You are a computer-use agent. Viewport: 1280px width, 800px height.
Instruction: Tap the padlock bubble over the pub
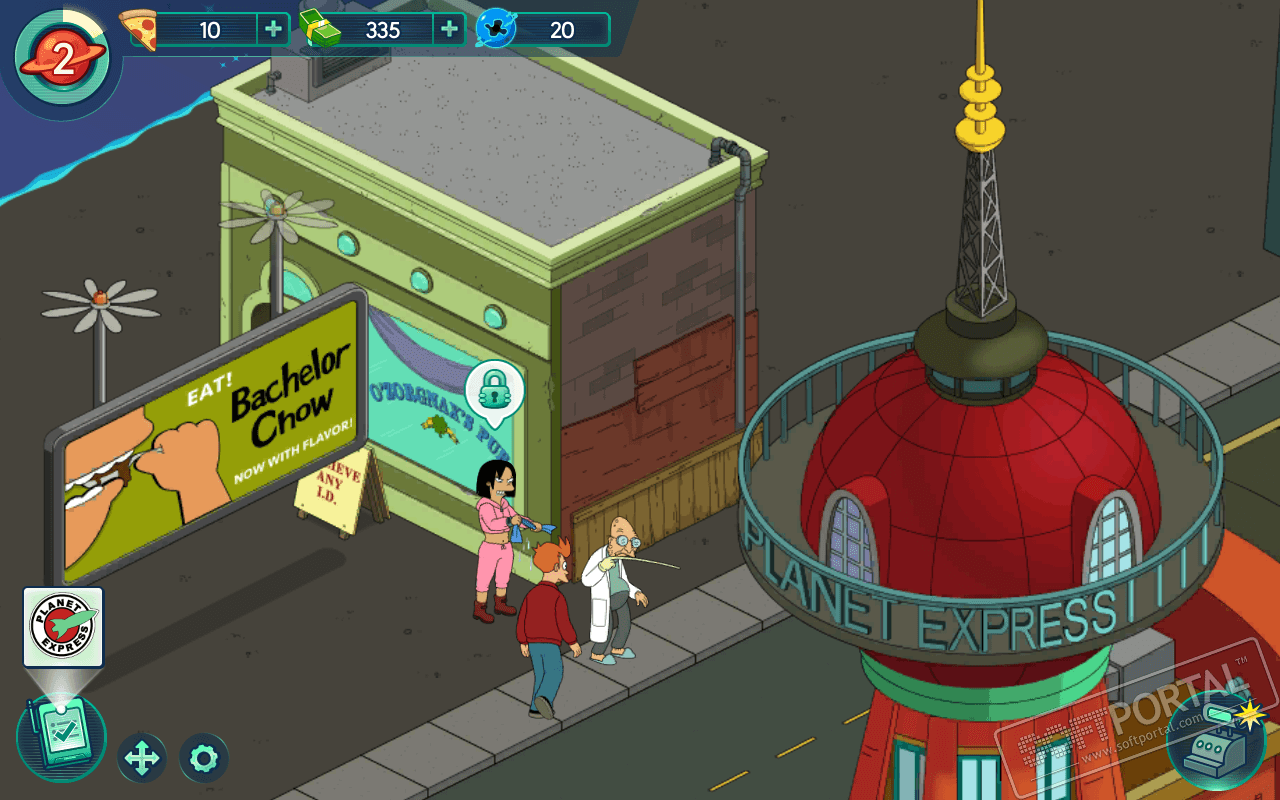pos(494,388)
